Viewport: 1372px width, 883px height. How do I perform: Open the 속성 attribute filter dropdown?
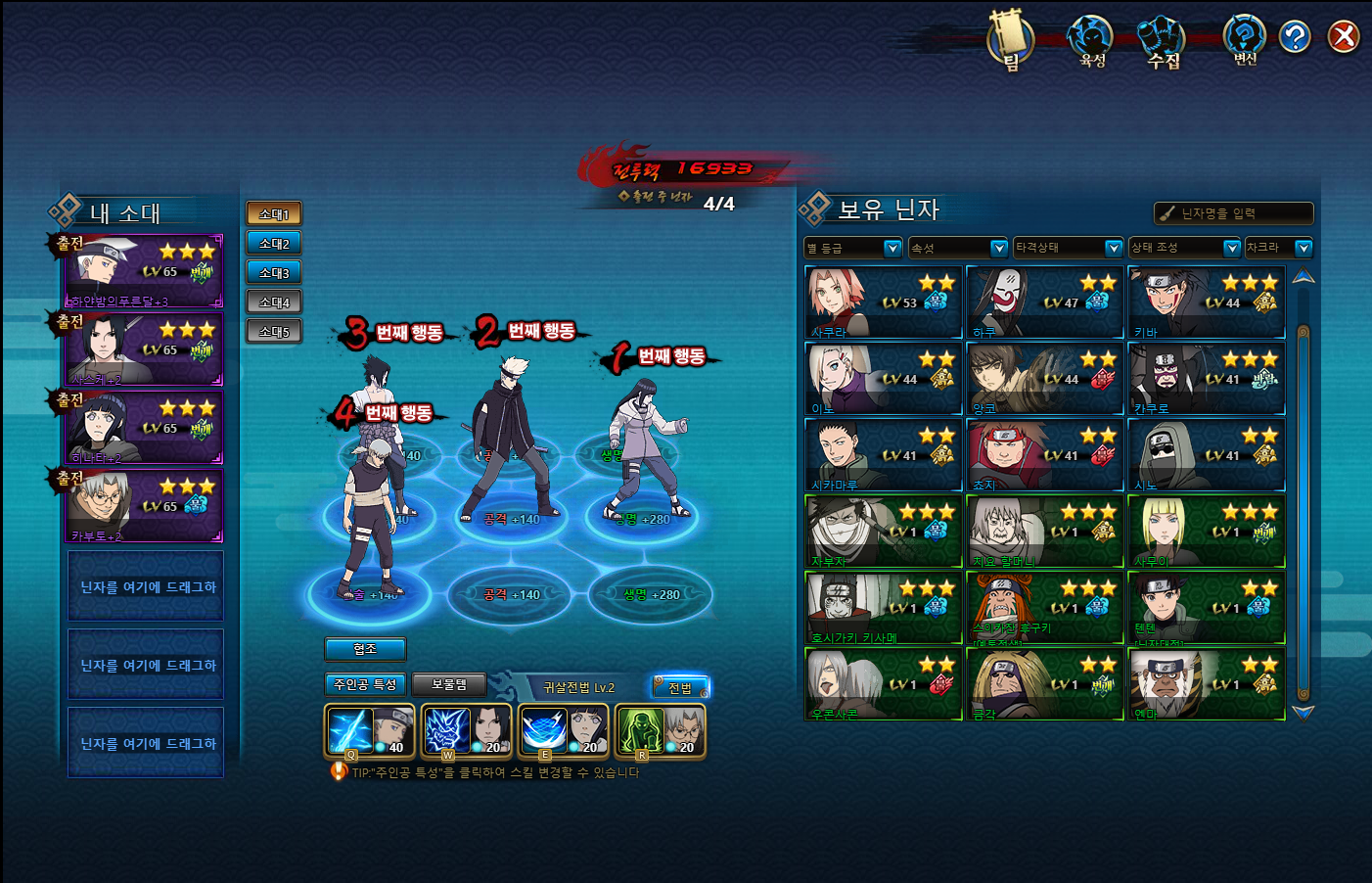click(x=958, y=248)
